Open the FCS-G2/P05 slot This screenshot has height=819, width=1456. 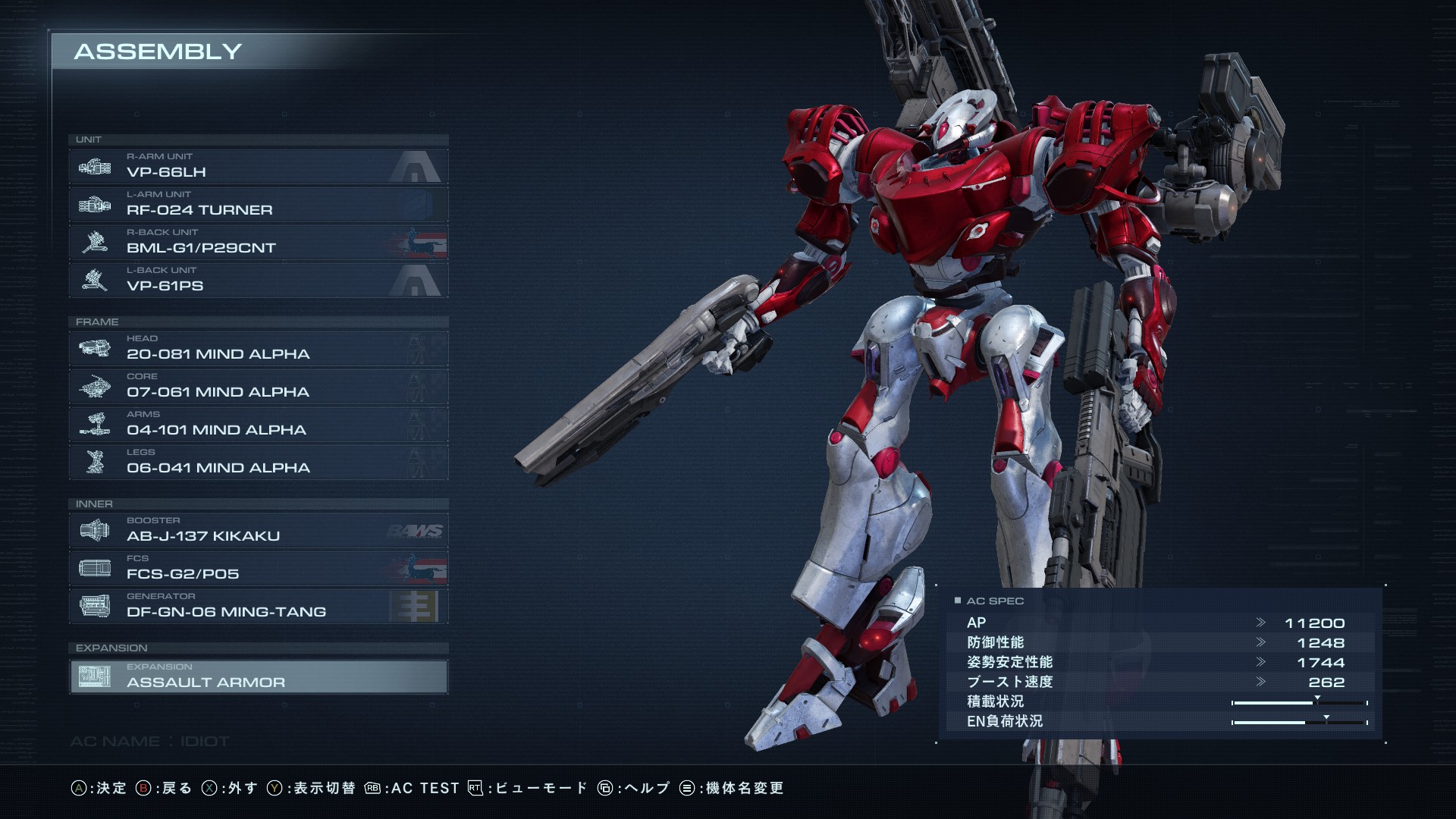tap(258, 569)
